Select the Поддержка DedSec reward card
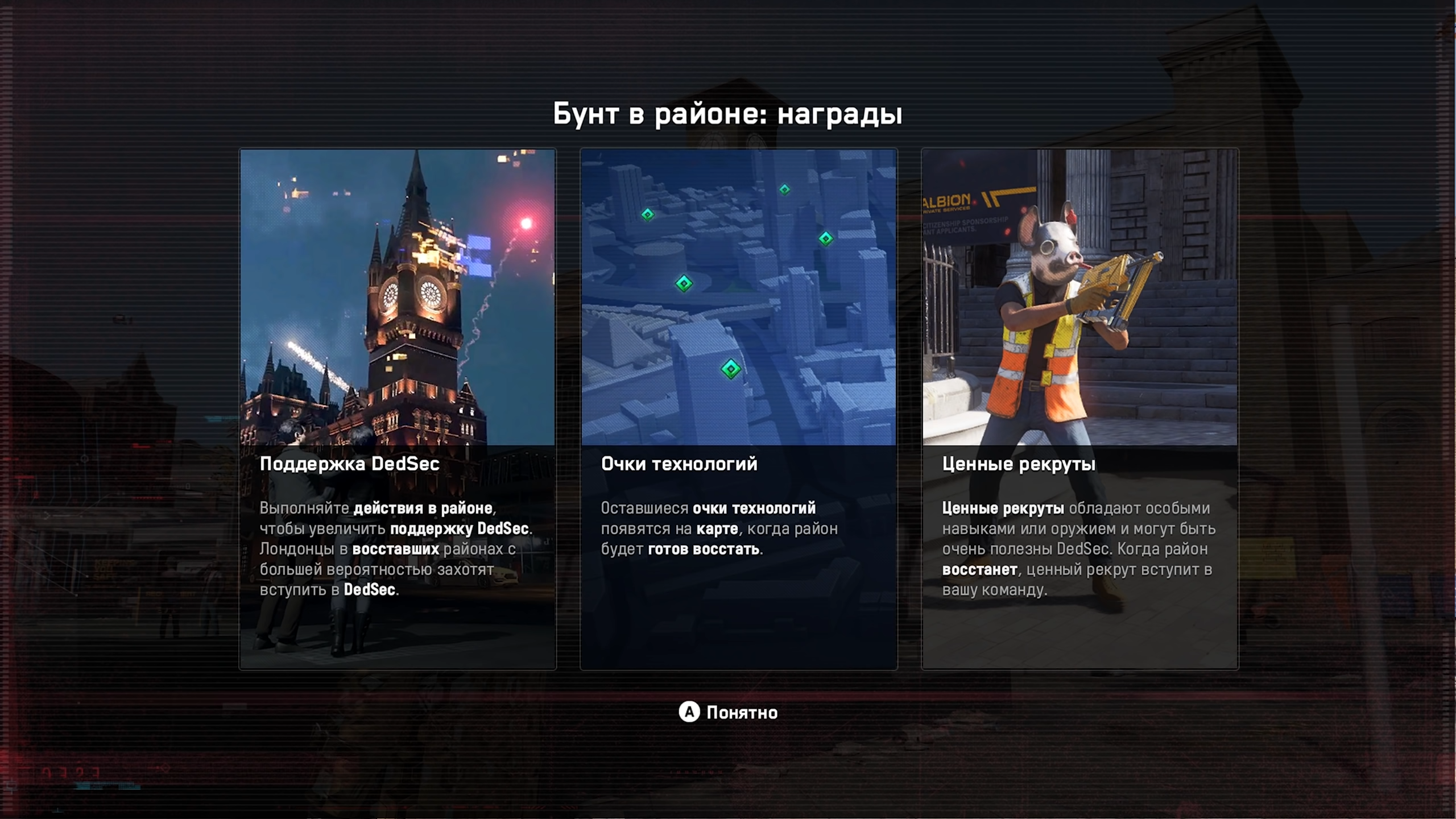 coord(398,409)
